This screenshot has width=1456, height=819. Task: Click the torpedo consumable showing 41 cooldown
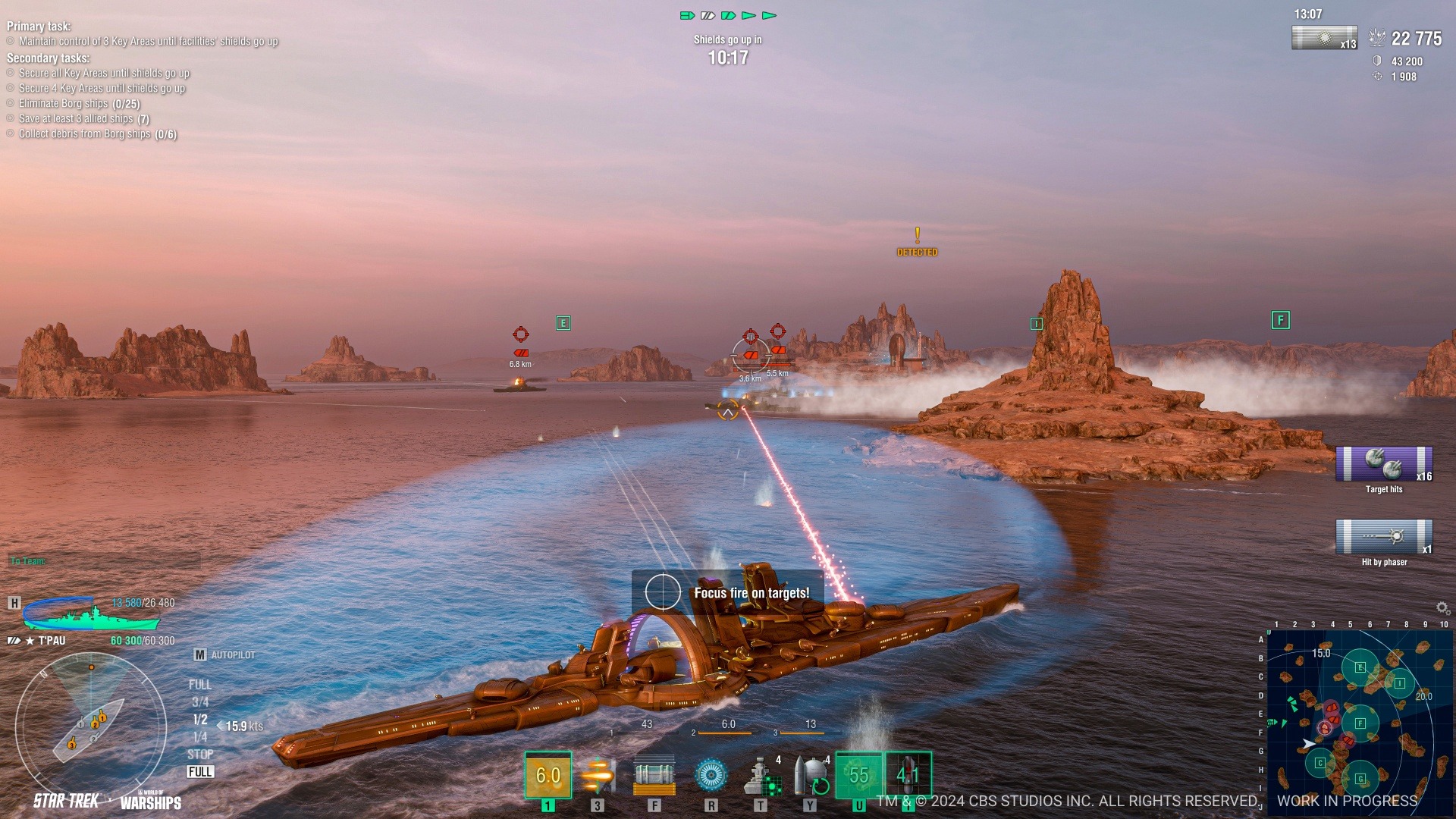tap(908, 775)
